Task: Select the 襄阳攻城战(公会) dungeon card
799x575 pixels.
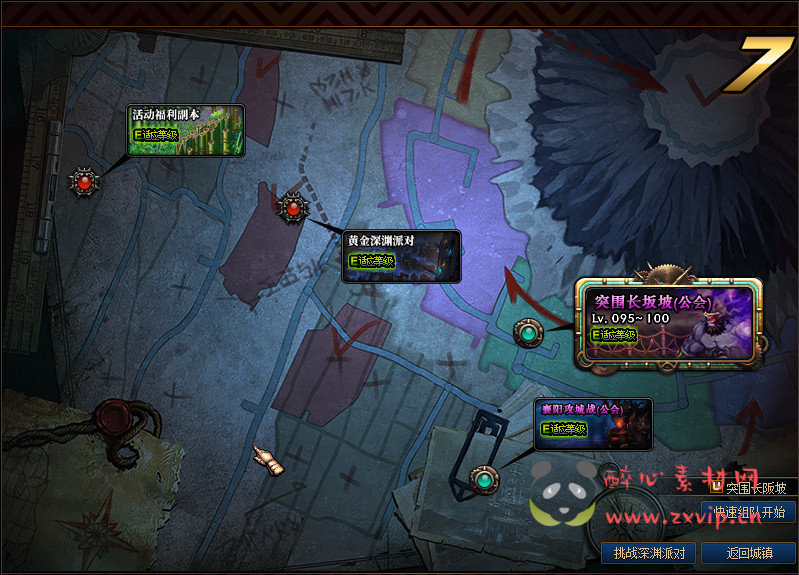Action: pyautogui.click(x=594, y=423)
